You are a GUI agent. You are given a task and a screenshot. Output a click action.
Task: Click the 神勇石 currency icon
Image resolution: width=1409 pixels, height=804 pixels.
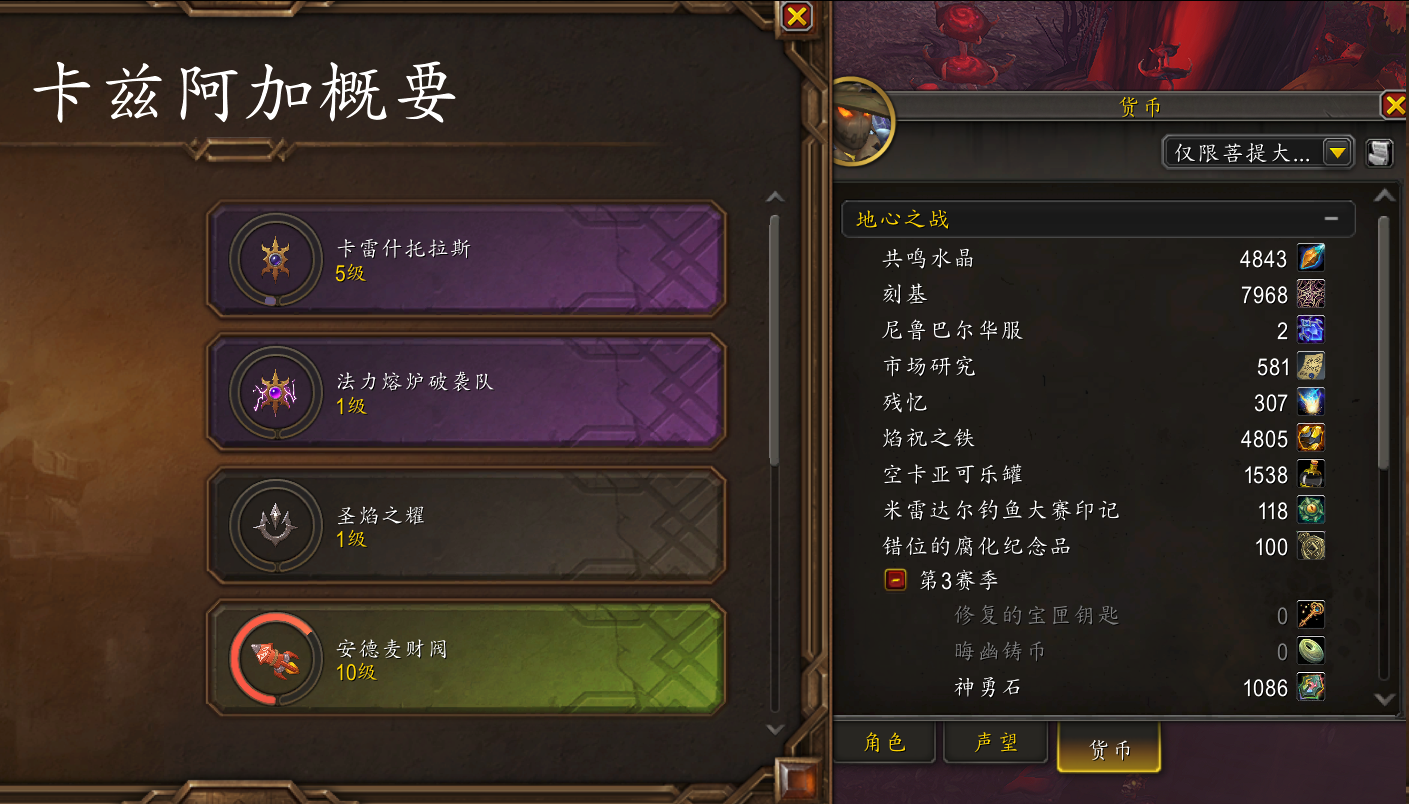click(x=1311, y=687)
